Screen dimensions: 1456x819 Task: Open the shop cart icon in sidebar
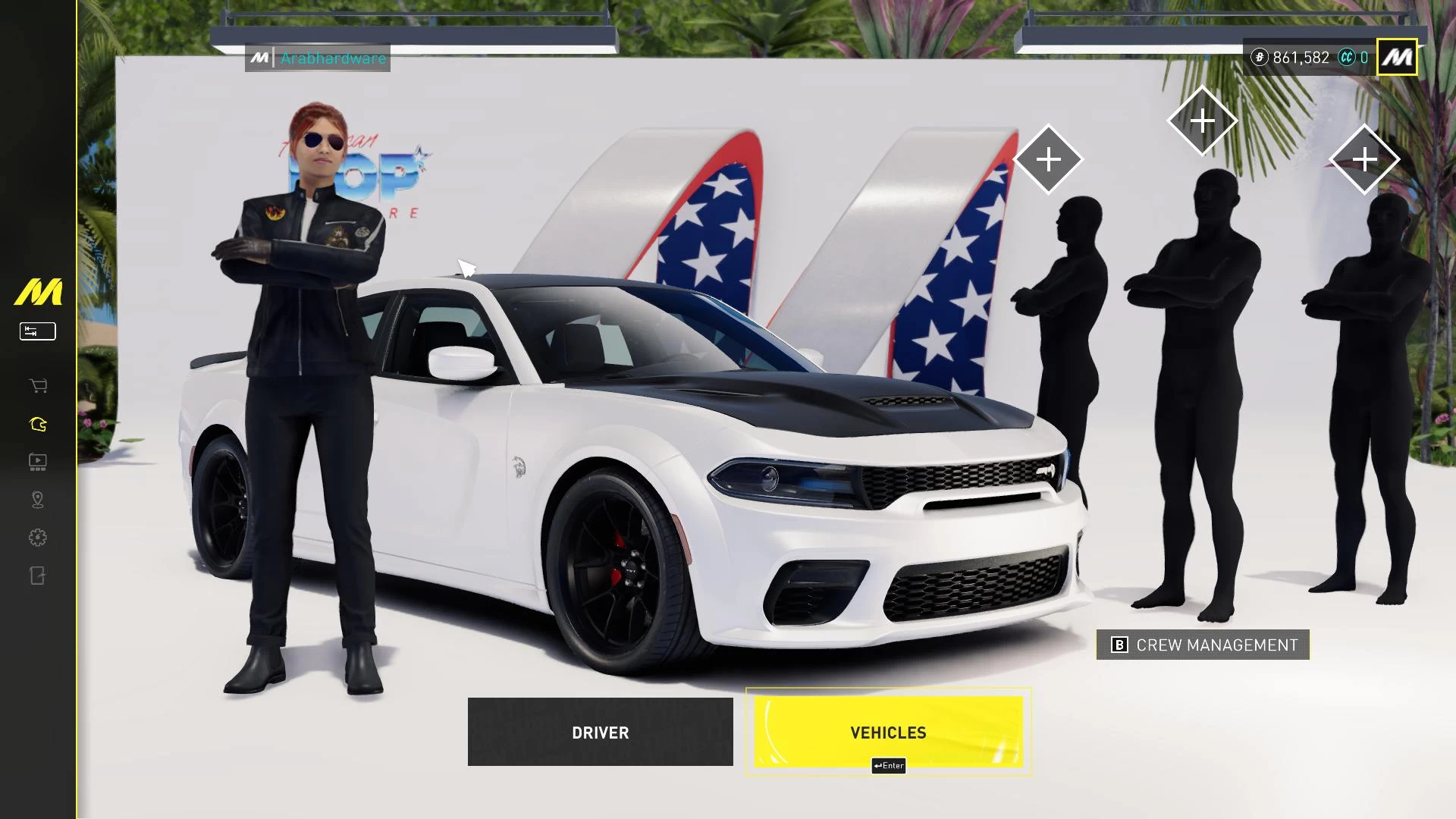38,386
